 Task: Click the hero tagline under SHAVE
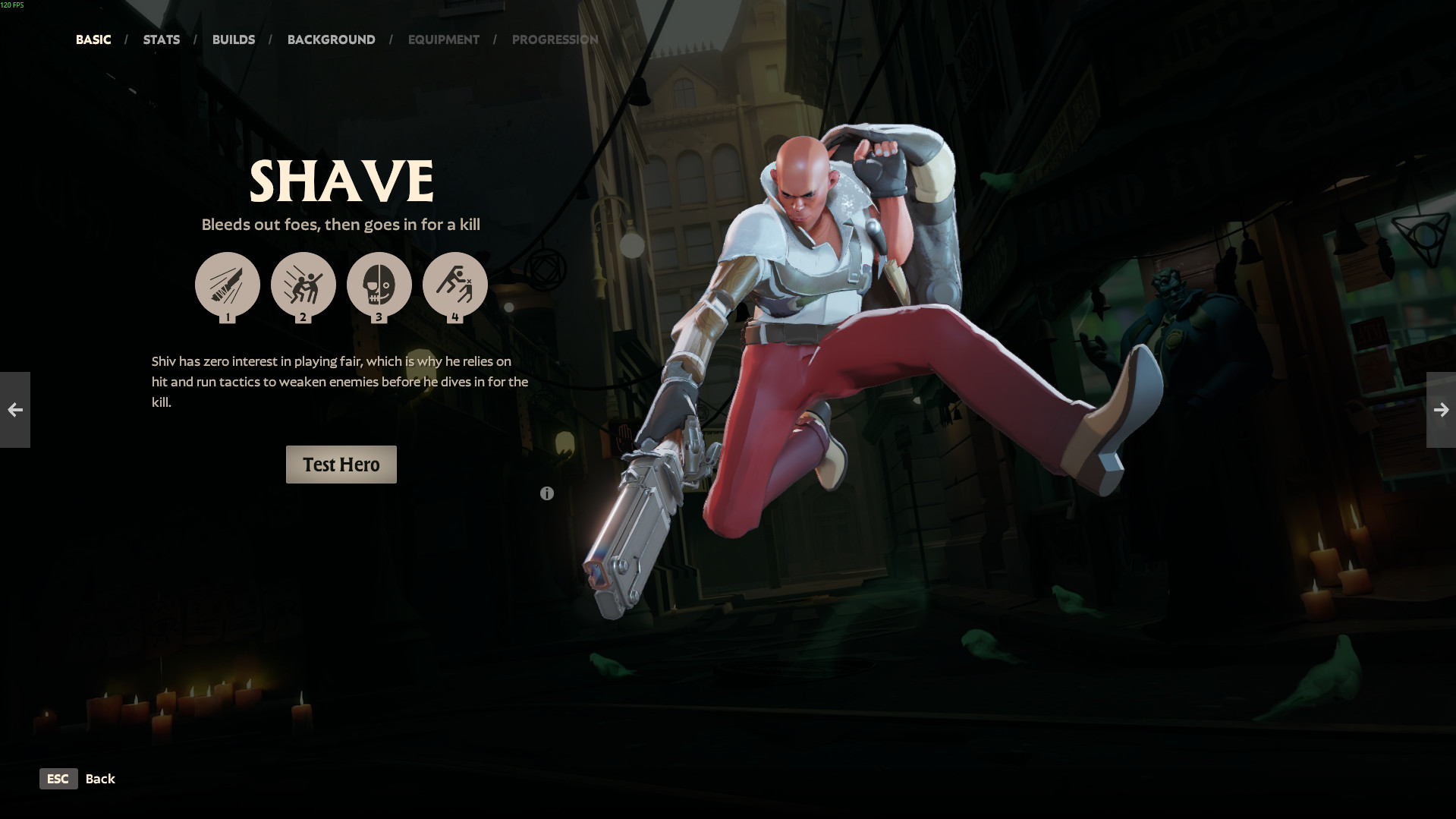coord(341,225)
